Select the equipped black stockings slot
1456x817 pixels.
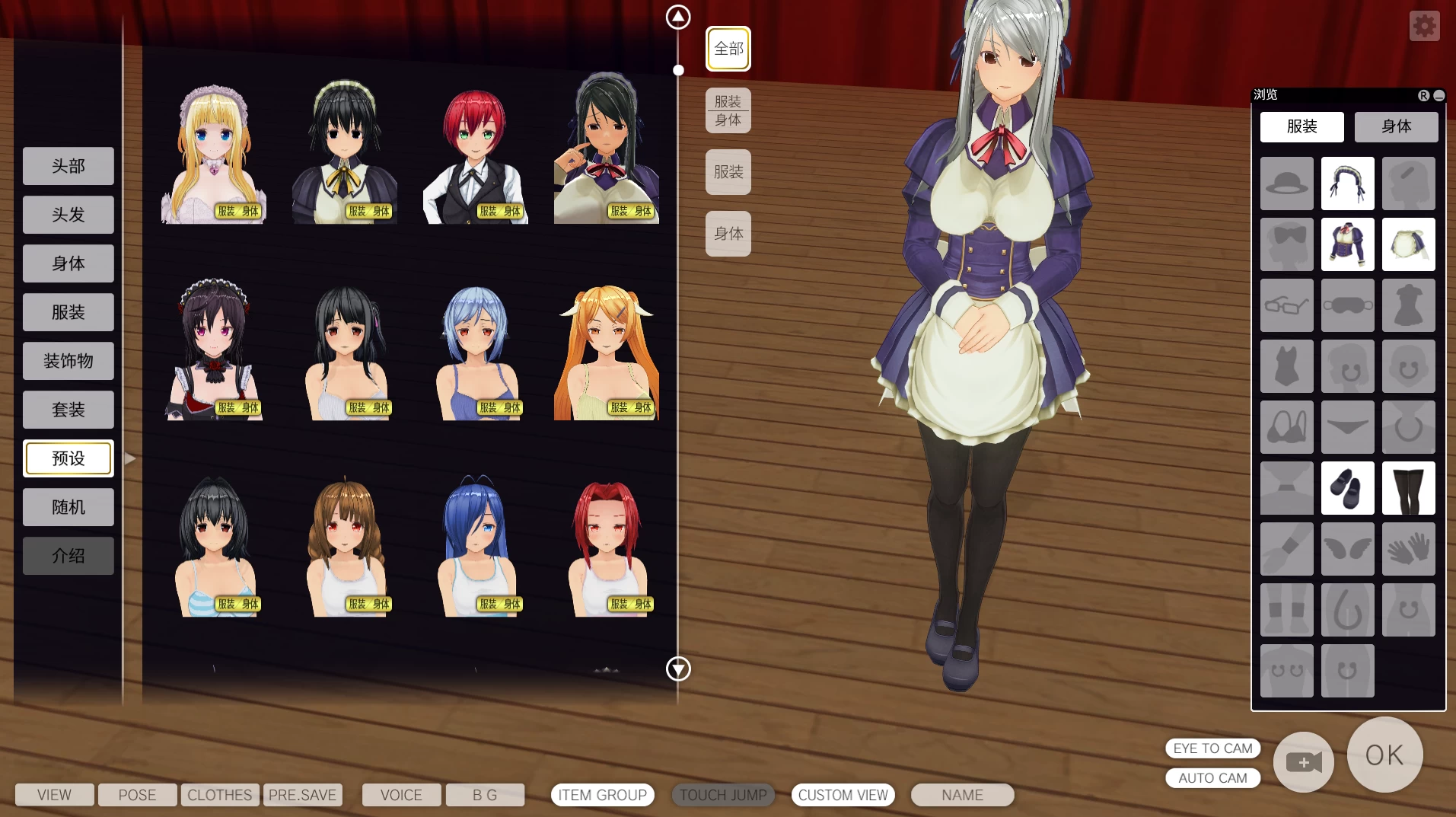tap(1408, 488)
